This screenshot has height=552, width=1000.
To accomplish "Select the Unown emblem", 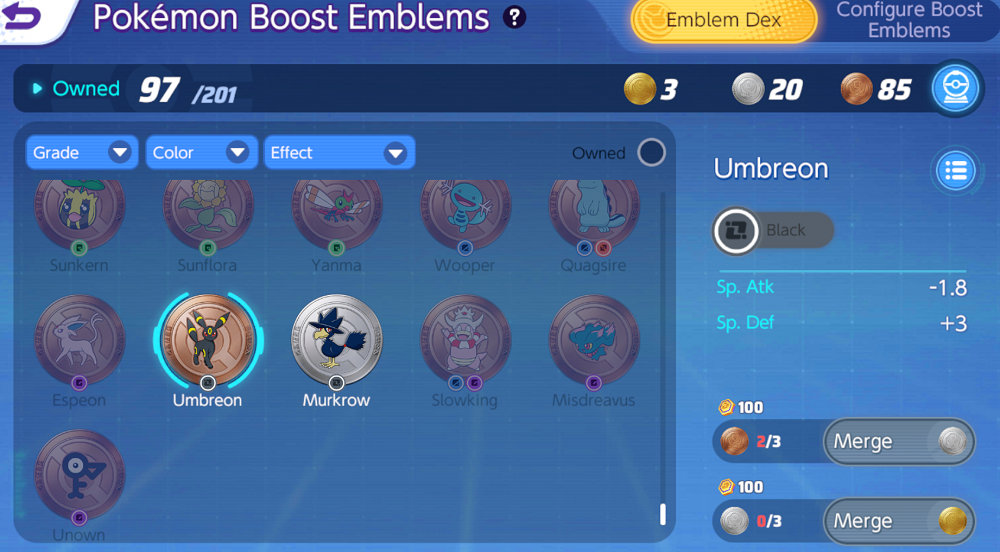I will coord(80,475).
